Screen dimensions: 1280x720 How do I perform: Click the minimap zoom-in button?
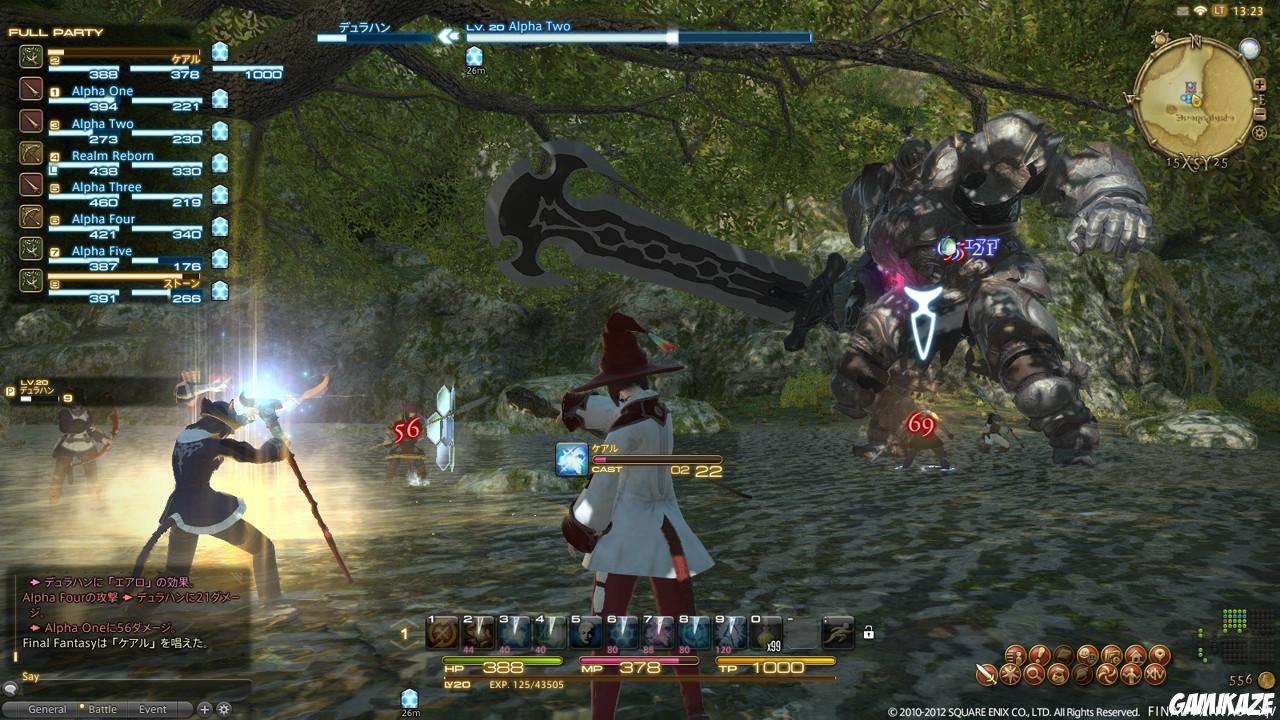coord(1260,84)
